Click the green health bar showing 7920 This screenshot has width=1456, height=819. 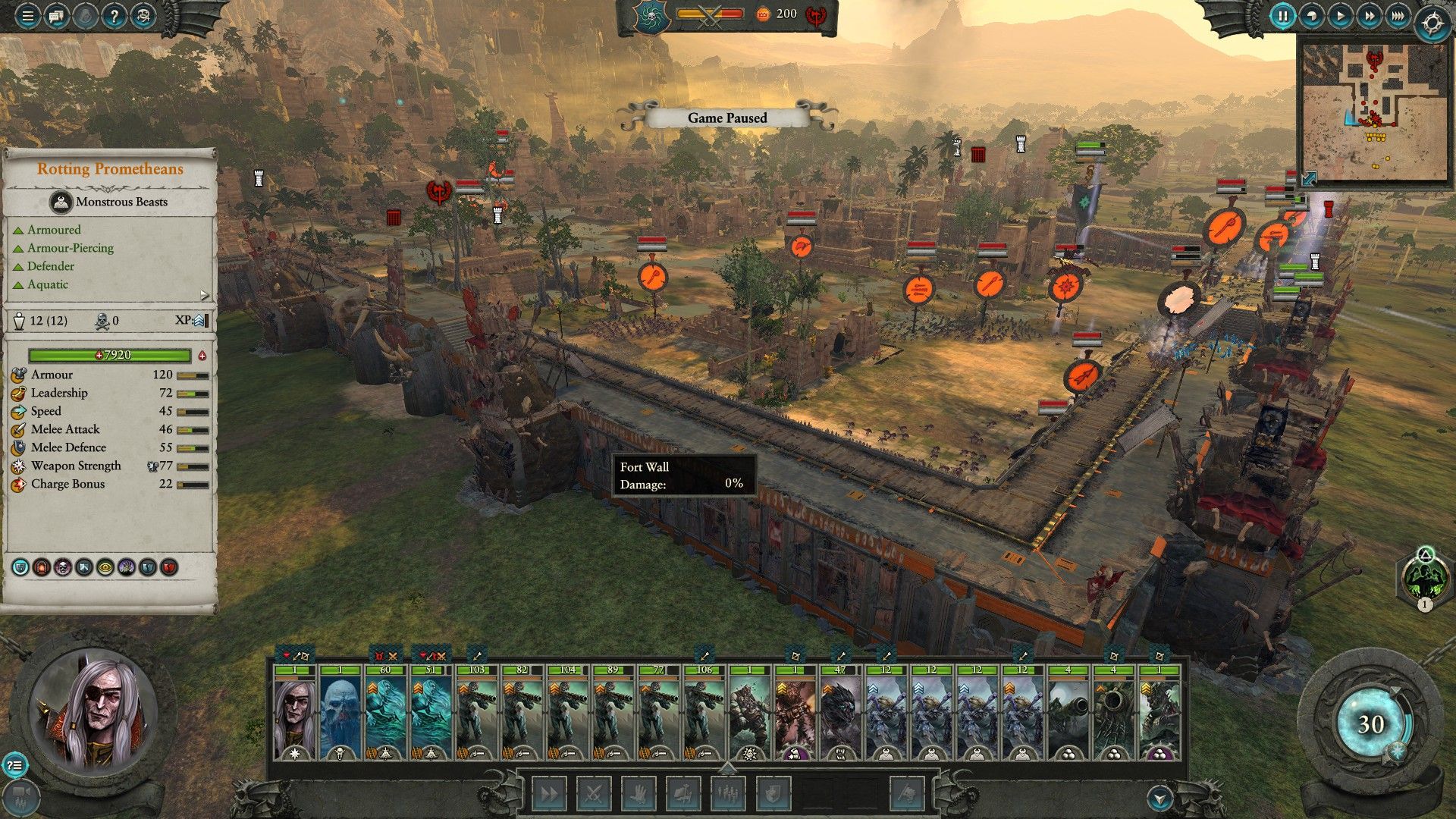[108, 354]
